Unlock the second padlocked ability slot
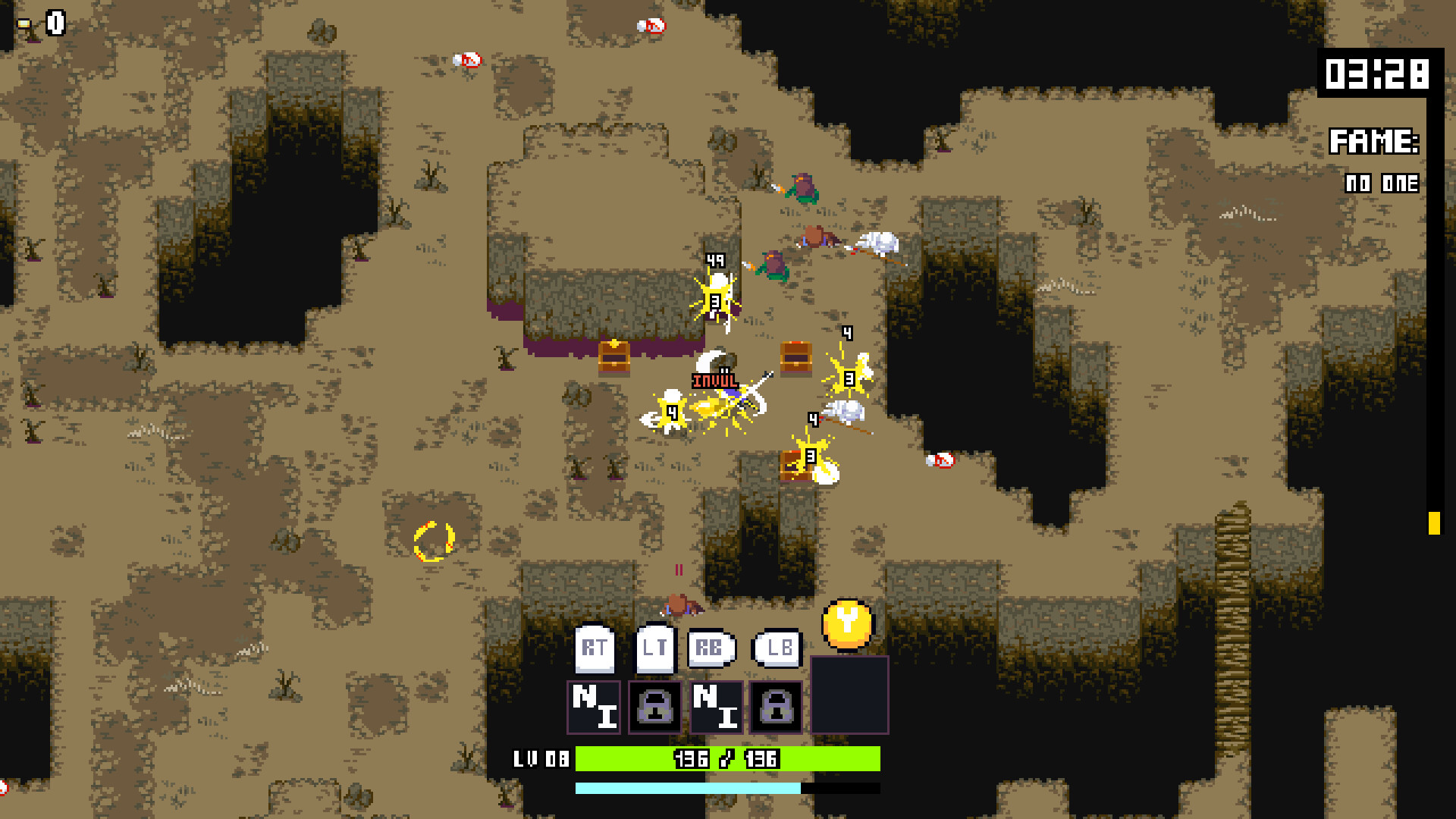The height and width of the screenshot is (819, 1456). tap(776, 707)
